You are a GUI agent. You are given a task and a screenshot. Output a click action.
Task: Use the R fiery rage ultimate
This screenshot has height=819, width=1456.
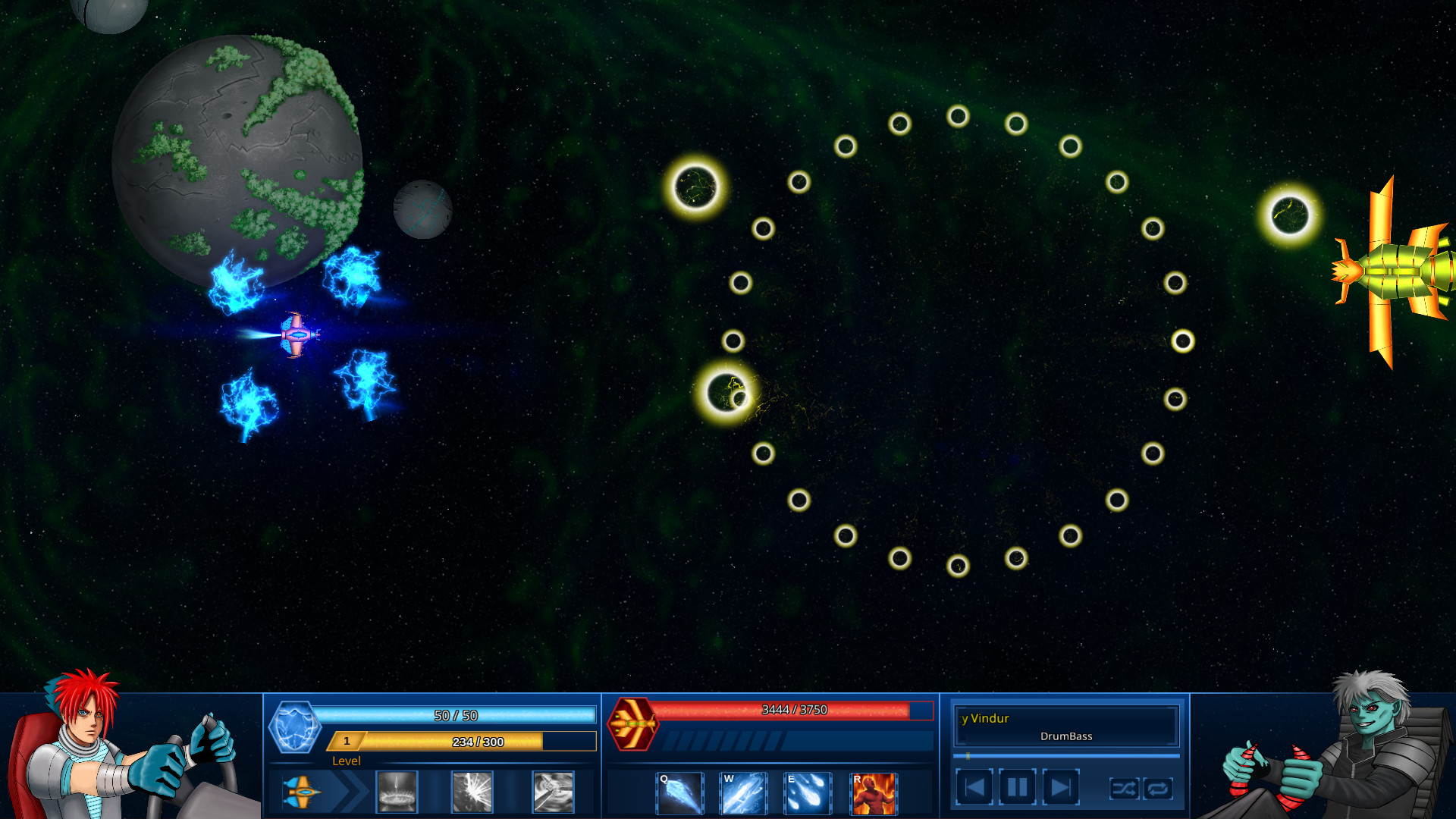click(872, 793)
